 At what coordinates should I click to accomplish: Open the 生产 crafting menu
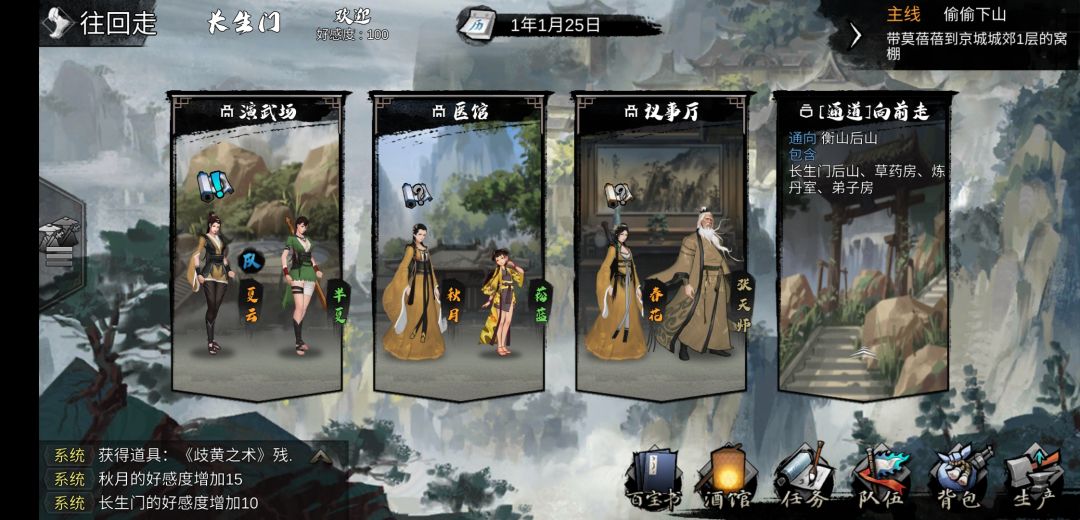1033,476
